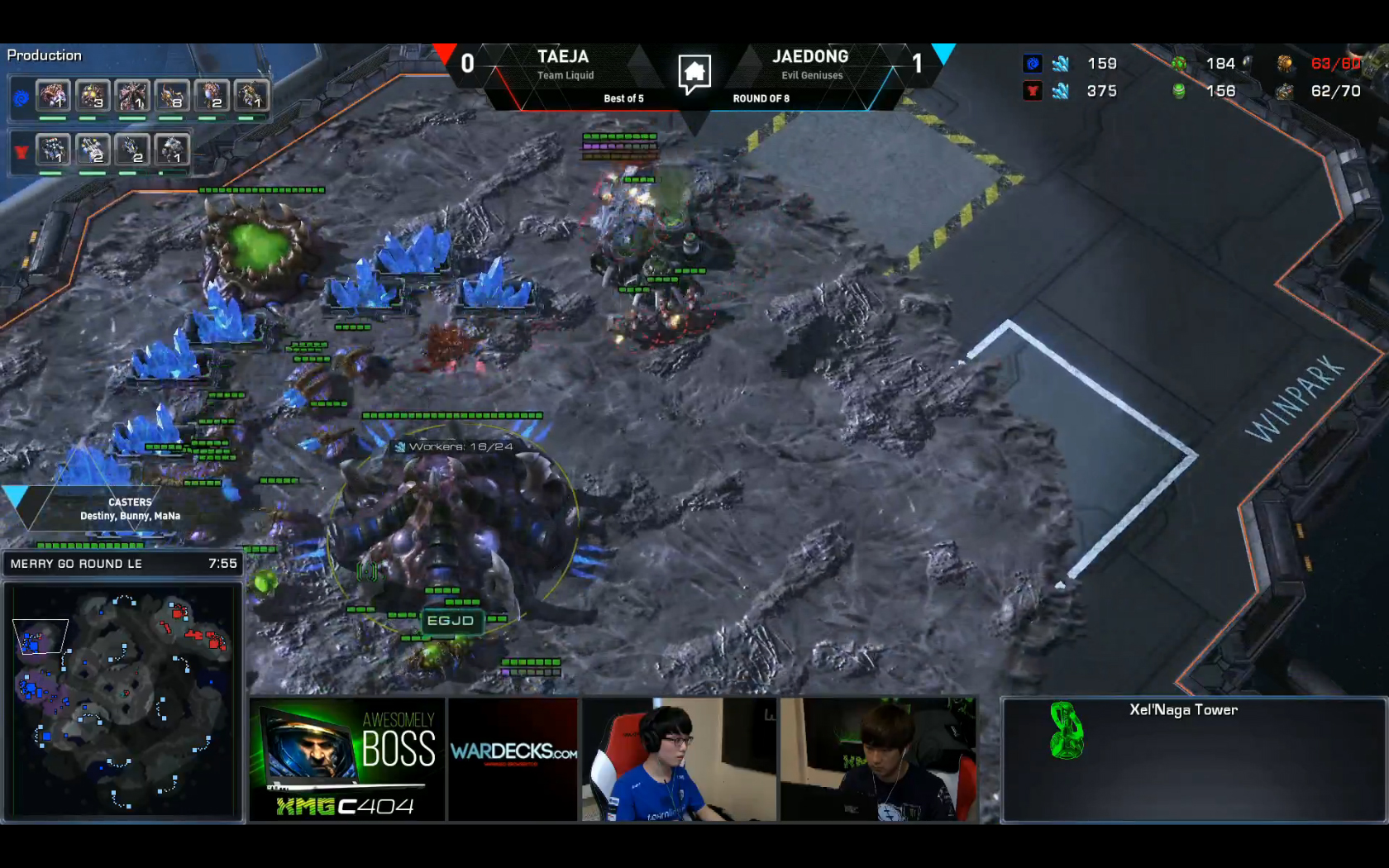Viewport: 1389px width, 868px height.
Task: Click the Zerg production icon showing 3
Action: [x=93, y=96]
